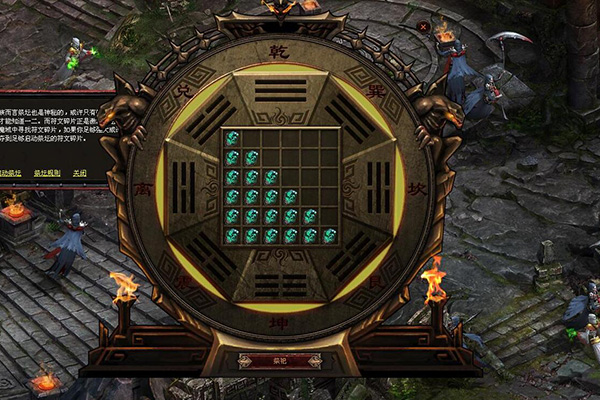Open the 祭坛规则 altar rules link
Screen dimensions: 600x400
pyautogui.click(x=48, y=173)
